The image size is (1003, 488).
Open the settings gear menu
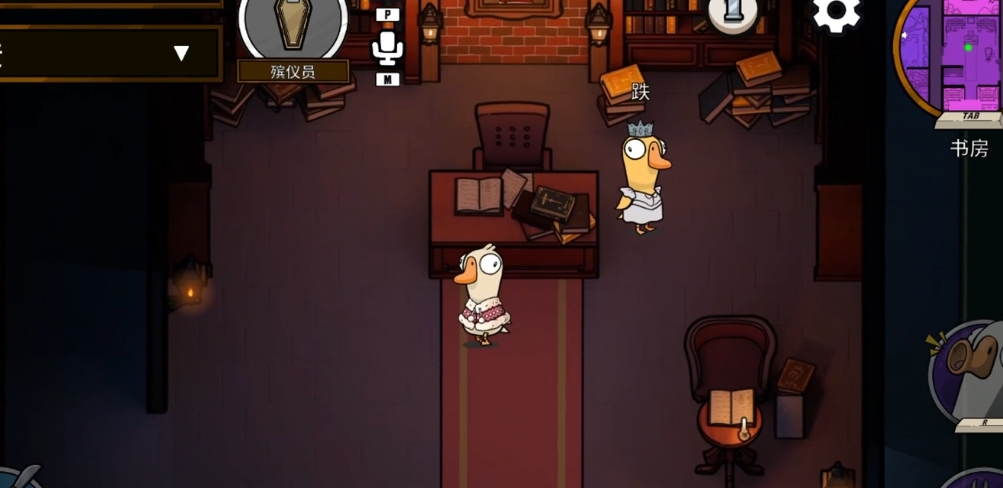coord(836,14)
